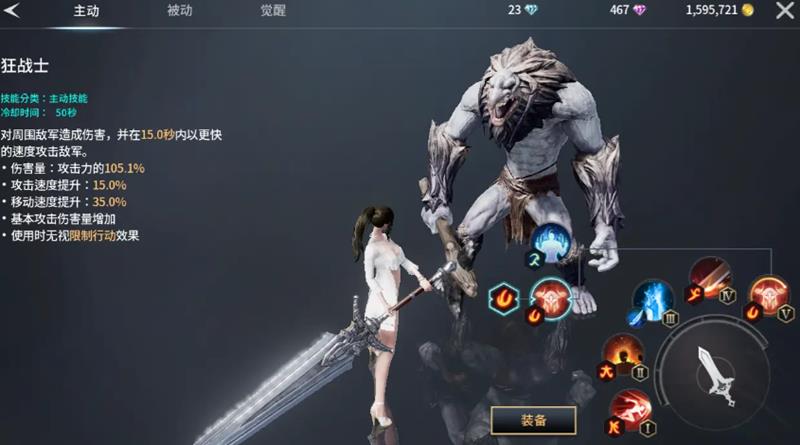Screen dimensions: 800x445
Task: Tap the hexagonal flame rune icon
Action: [503, 298]
